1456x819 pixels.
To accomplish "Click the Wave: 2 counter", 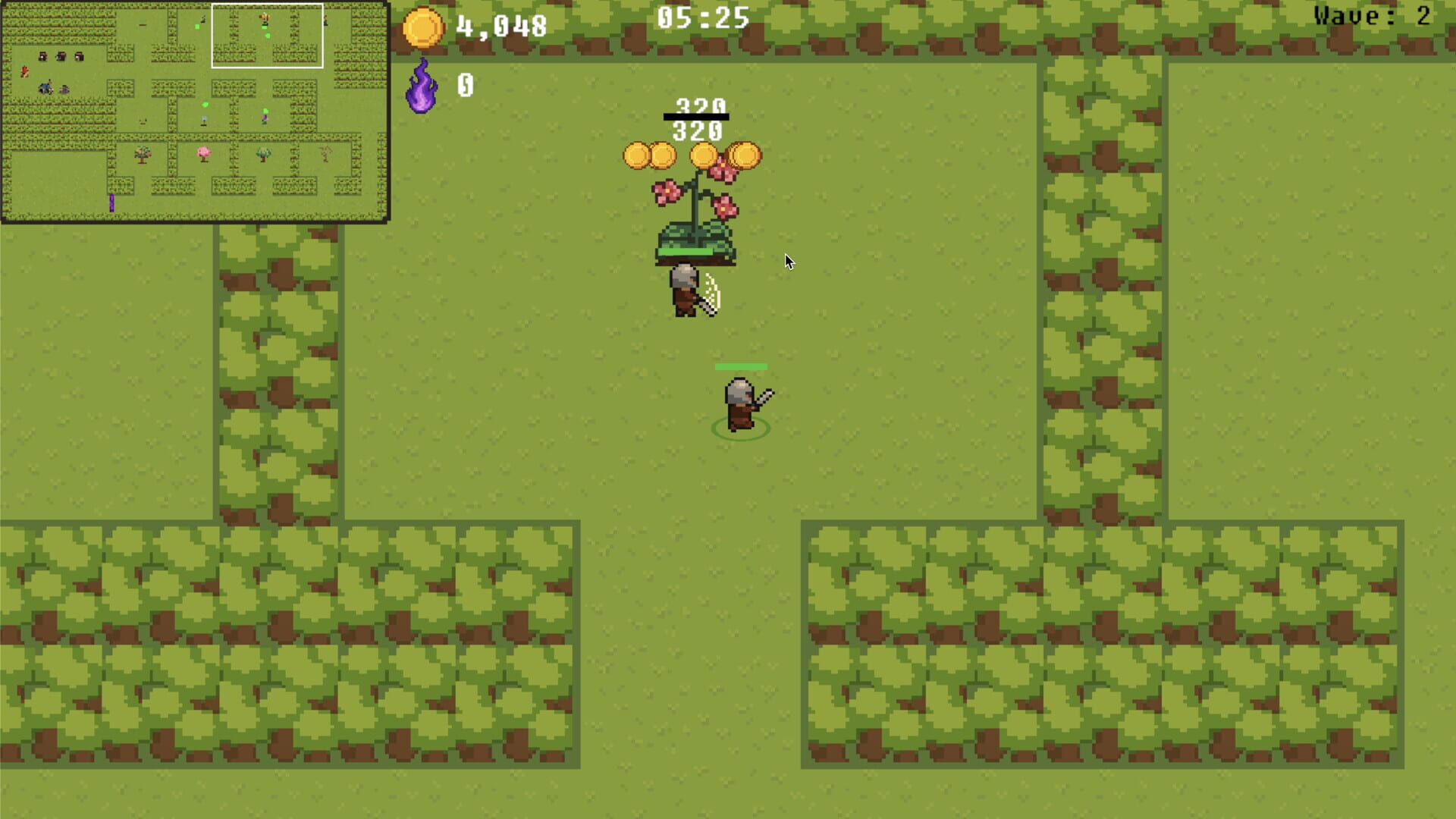I will tap(1373, 17).
